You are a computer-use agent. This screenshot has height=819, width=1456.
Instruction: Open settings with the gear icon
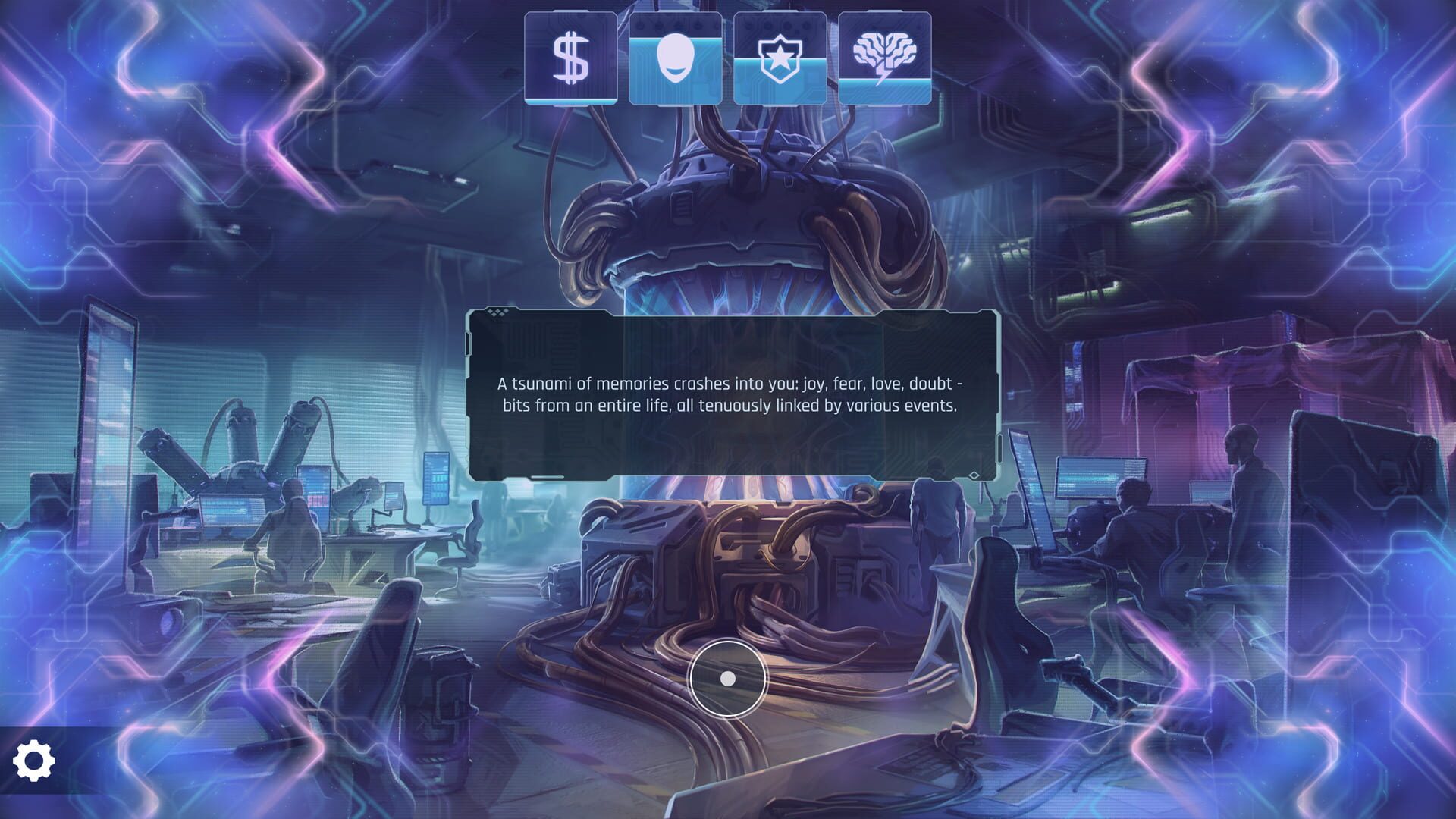(x=34, y=761)
